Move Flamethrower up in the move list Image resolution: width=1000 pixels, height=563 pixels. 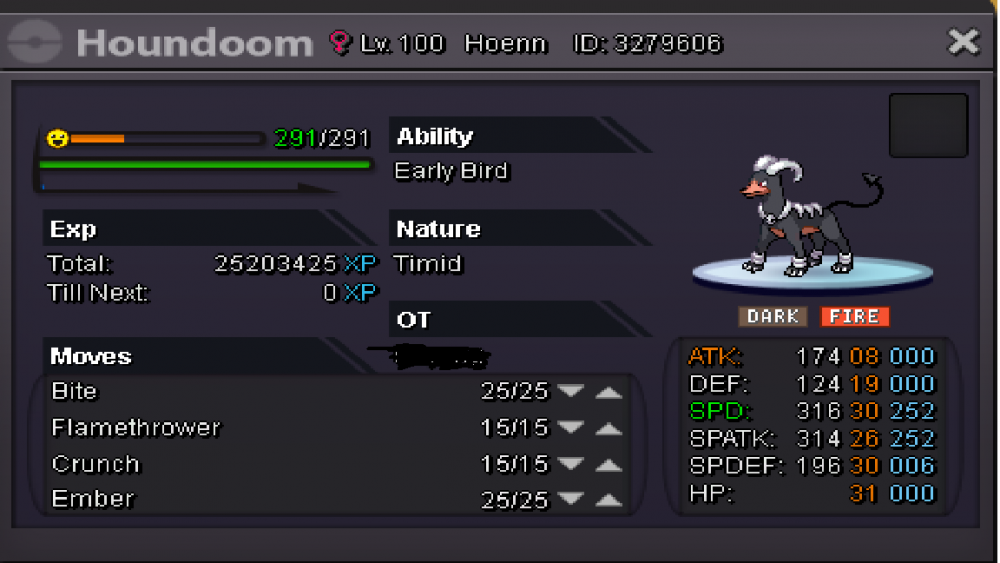[608, 429]
